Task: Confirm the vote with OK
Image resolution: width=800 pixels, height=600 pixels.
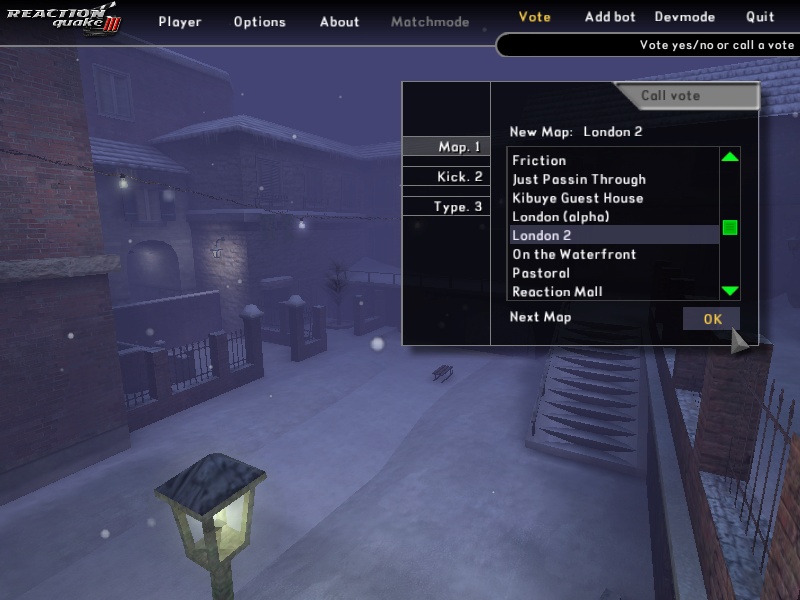Action: 712,319
